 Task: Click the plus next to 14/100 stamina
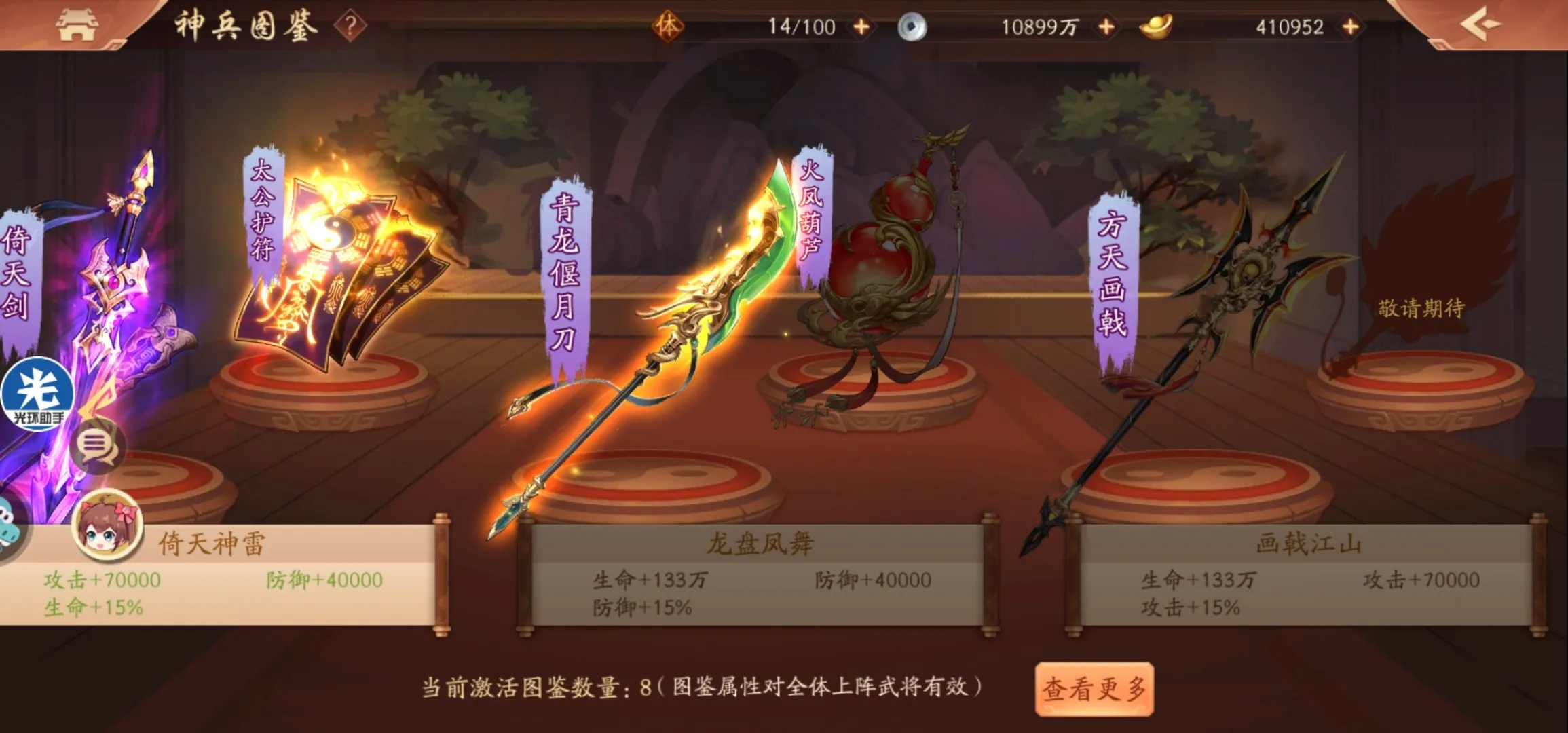tap(862, 27)
